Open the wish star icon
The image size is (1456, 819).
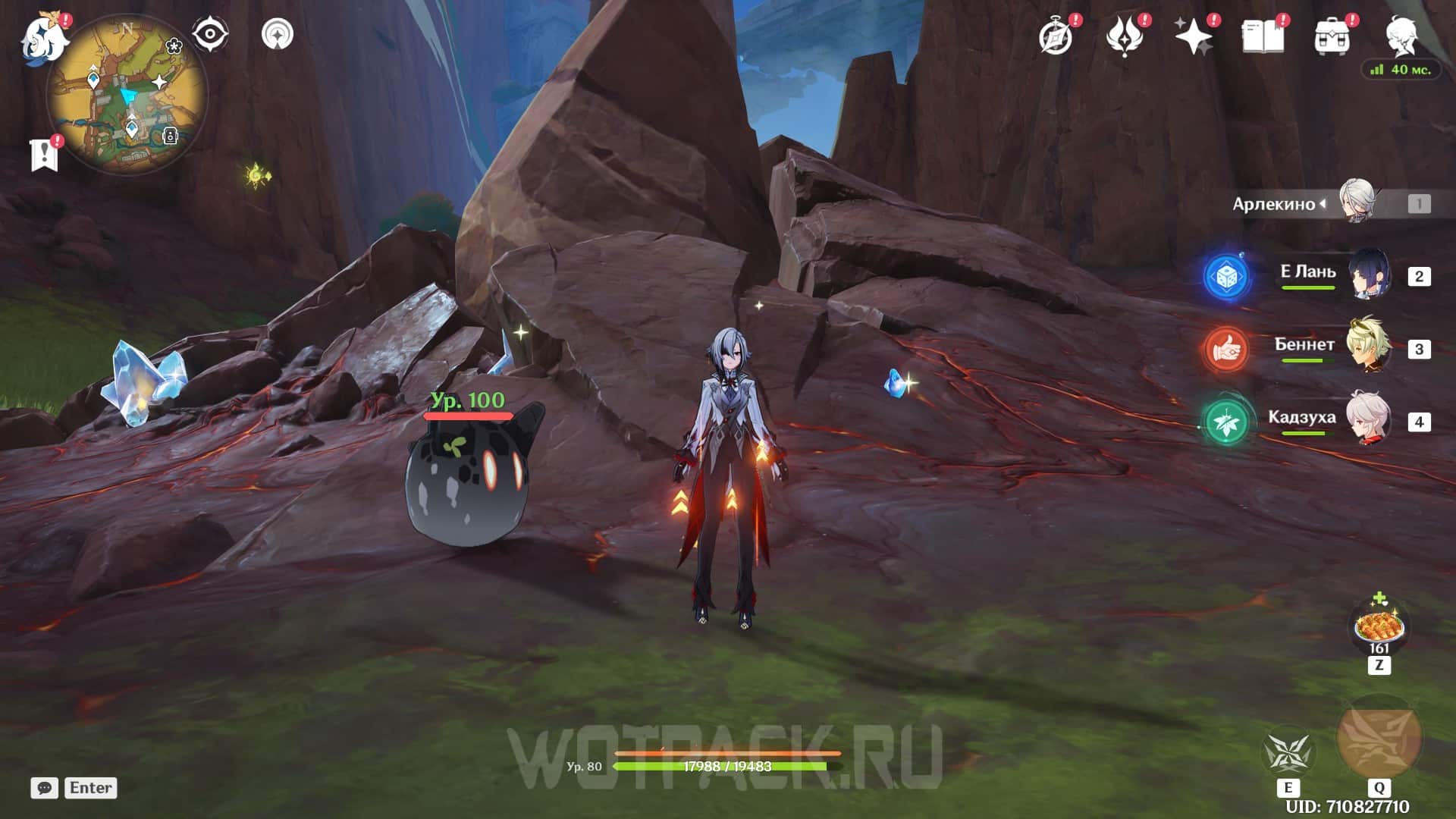pyautogui.click(x=1193, y=36)
